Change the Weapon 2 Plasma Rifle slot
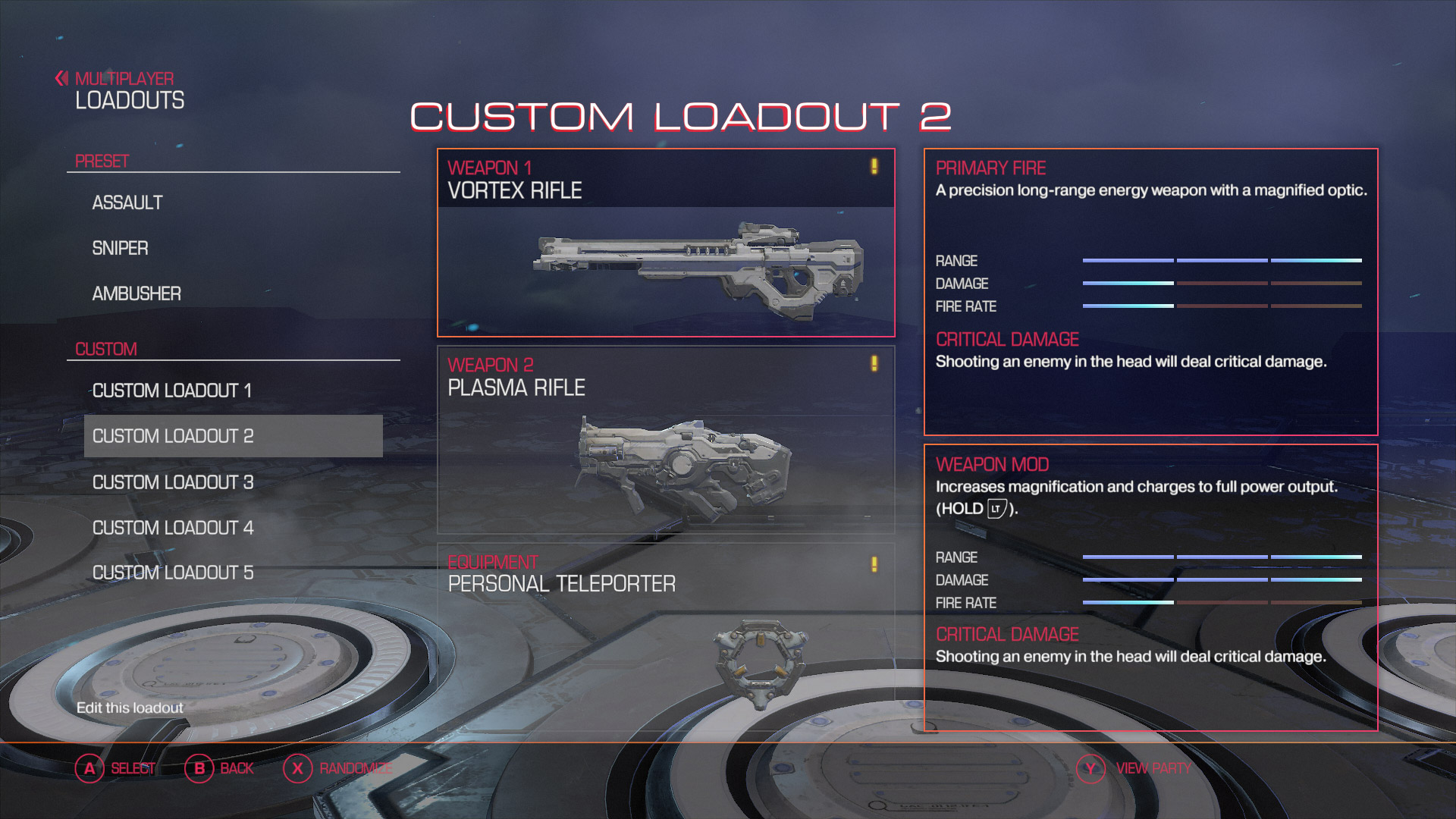The height and width of the screenshot is (819, 1456). click(x=666, y=440)
